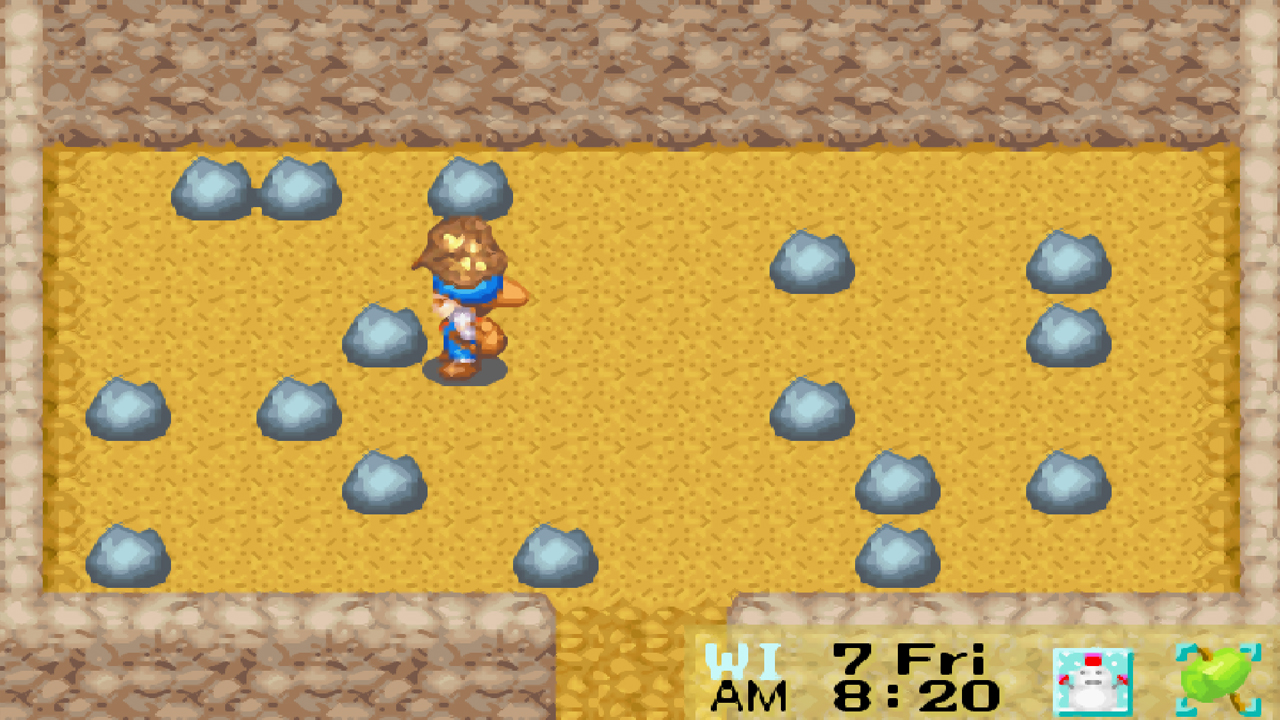Click the lone rock at bottom center
The width and height of the screenshot is (1280, 720).
[x=555, y=555]
